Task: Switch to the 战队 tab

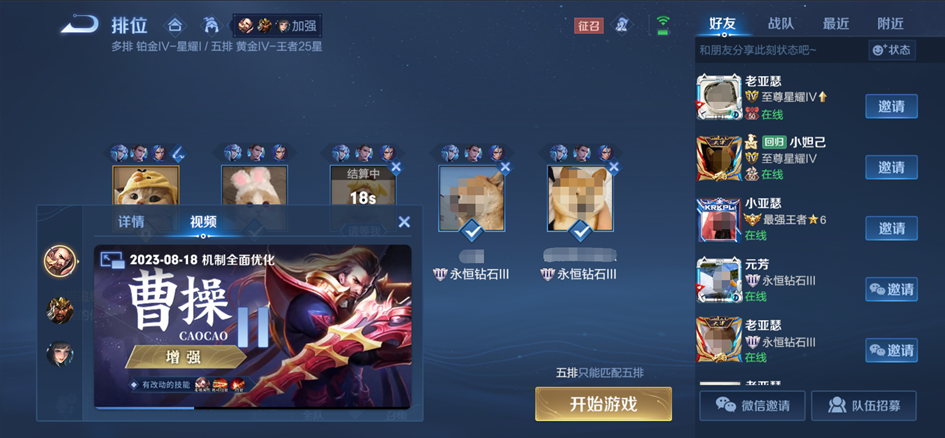Action: click(781, 23)
